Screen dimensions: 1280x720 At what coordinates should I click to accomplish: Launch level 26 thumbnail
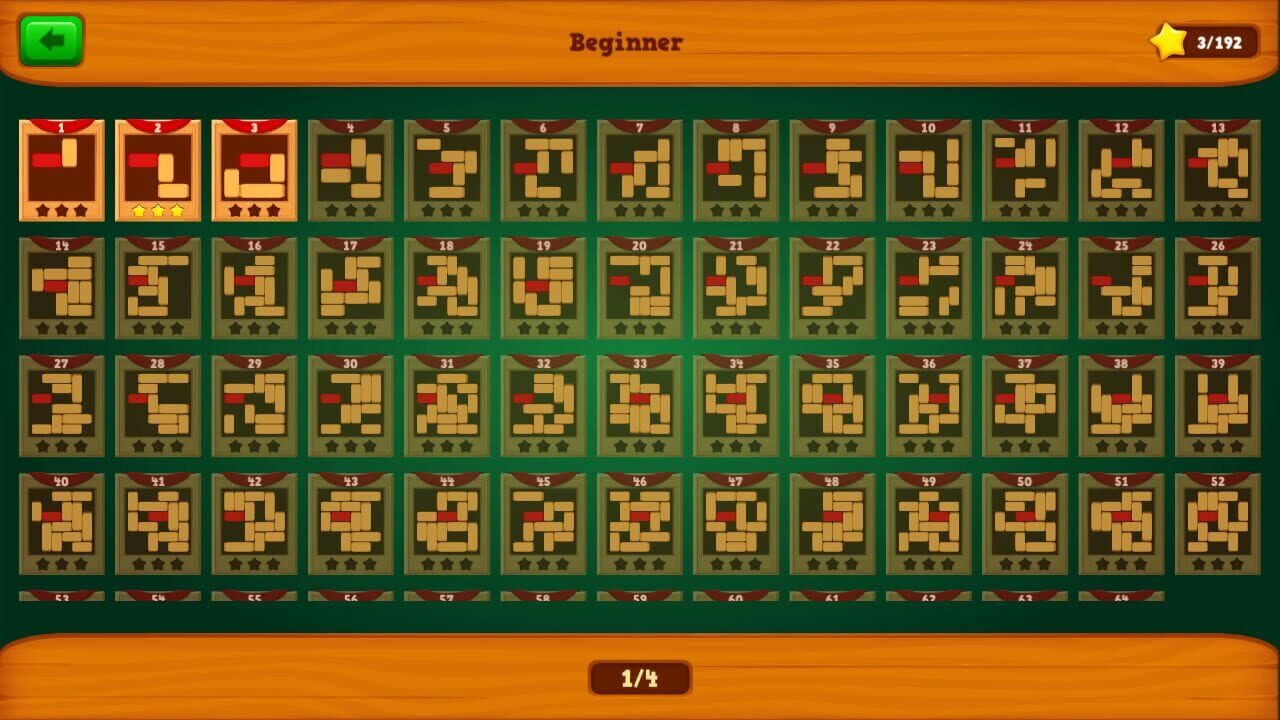[1218, 288]
